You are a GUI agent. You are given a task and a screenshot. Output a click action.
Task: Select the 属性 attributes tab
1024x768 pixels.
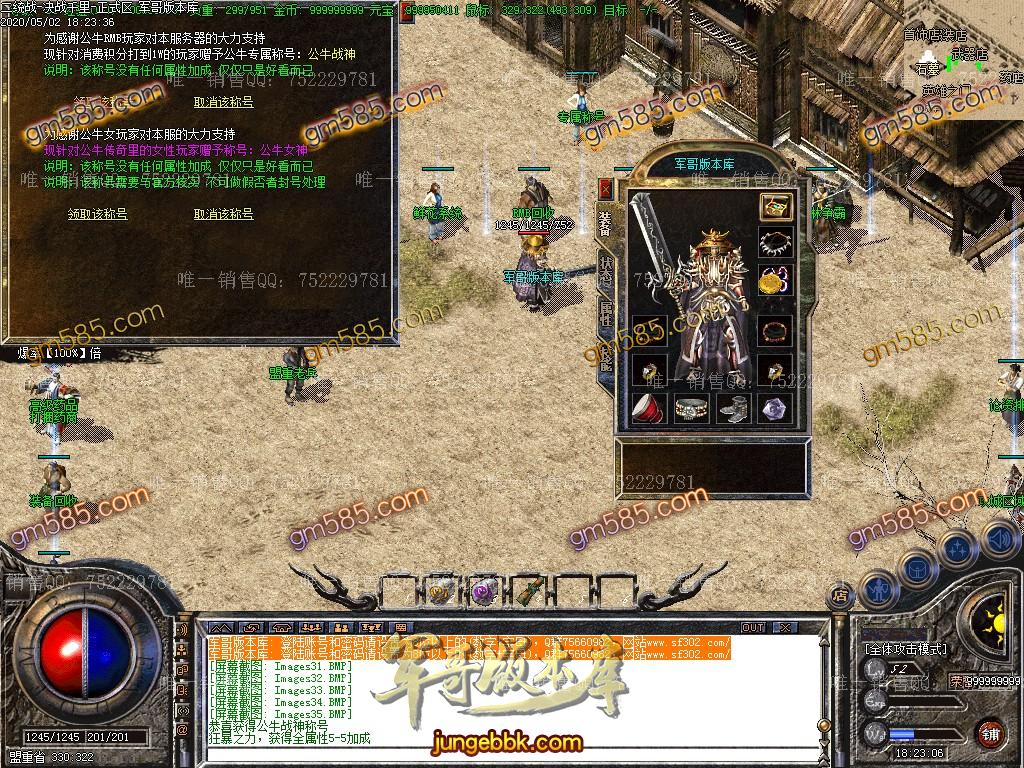(606, 312)
